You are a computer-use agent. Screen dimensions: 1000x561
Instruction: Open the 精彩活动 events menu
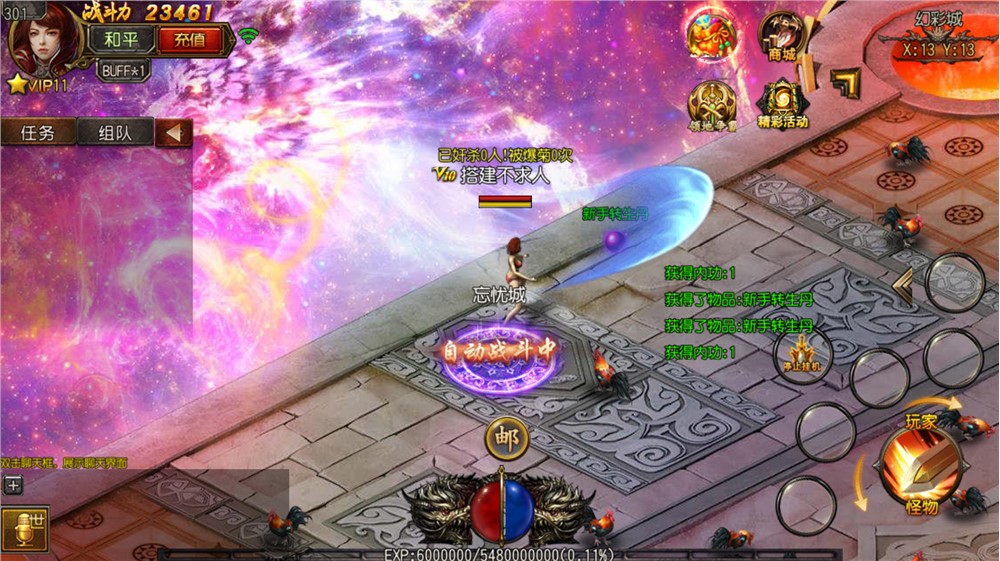coord(782,105)
